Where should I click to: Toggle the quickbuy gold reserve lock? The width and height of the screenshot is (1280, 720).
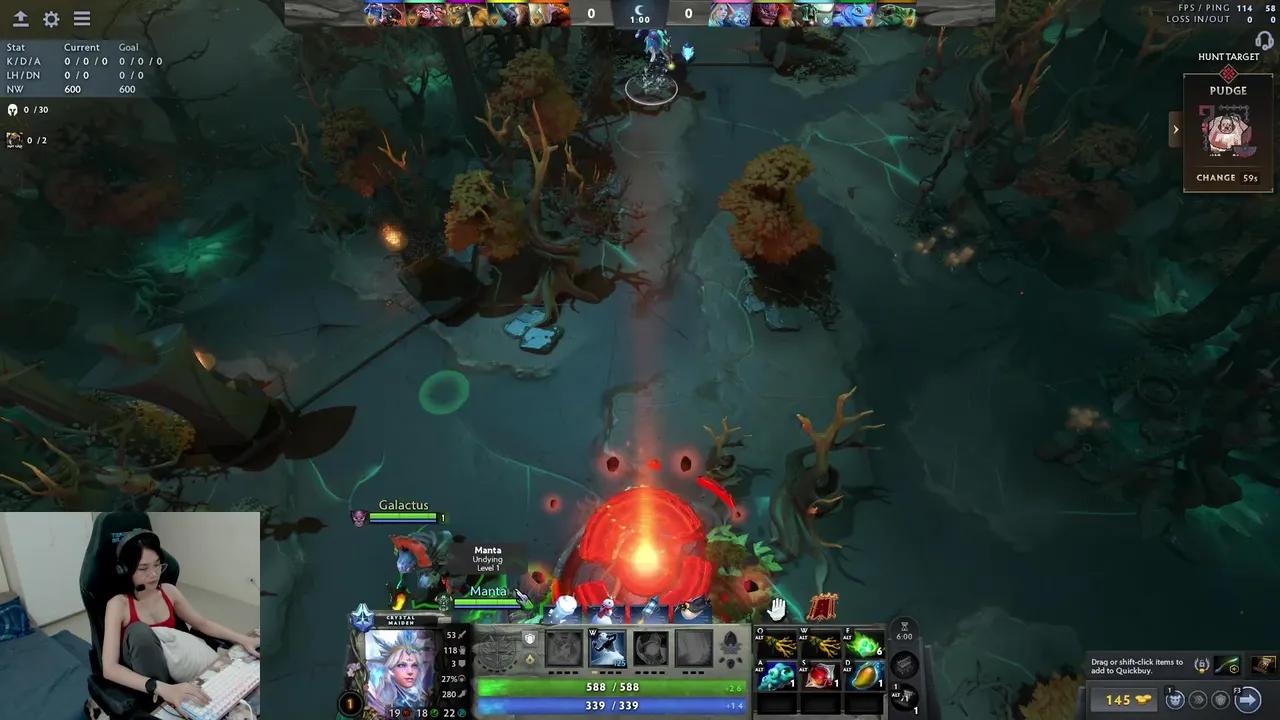point(1203,665)
